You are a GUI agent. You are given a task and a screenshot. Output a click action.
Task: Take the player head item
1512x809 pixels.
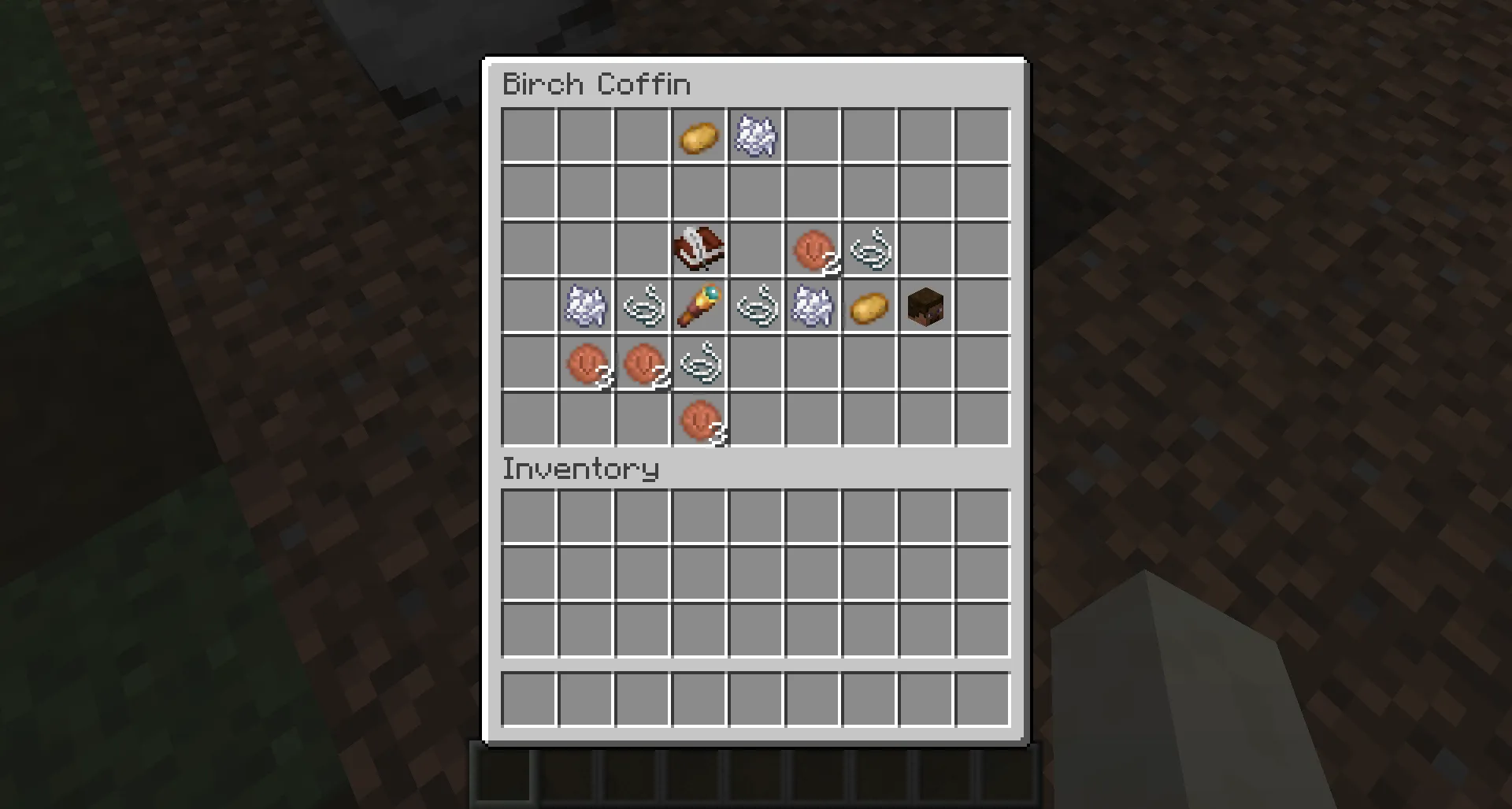tap(925, 306)
